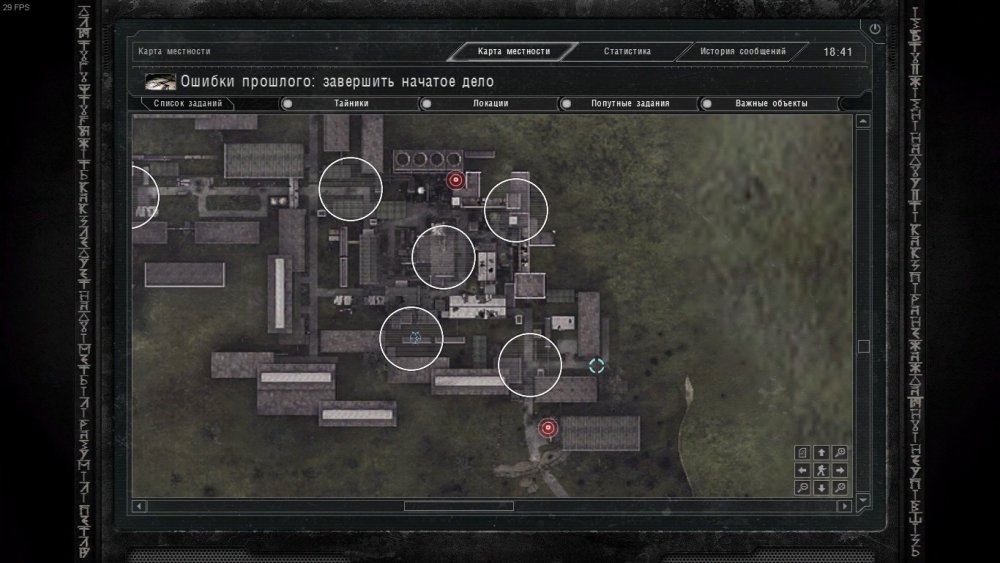Zoom out with the minus magnifier button
Image resolution: width=1000 pixels, height=563 pixels.
(x=803, y=488)
